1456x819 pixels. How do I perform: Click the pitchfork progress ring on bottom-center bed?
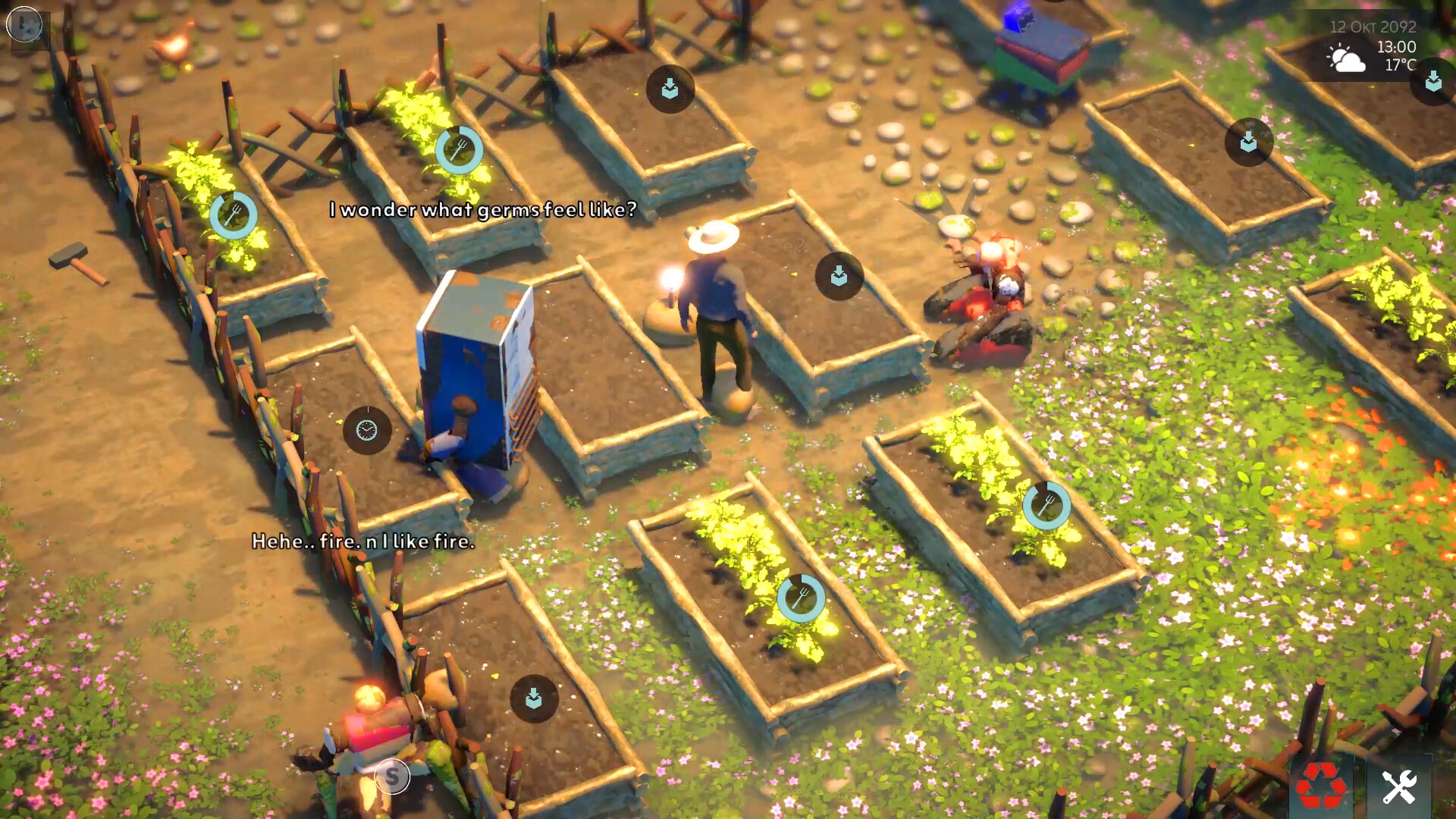pyautogui.click(x=800, y=598)
